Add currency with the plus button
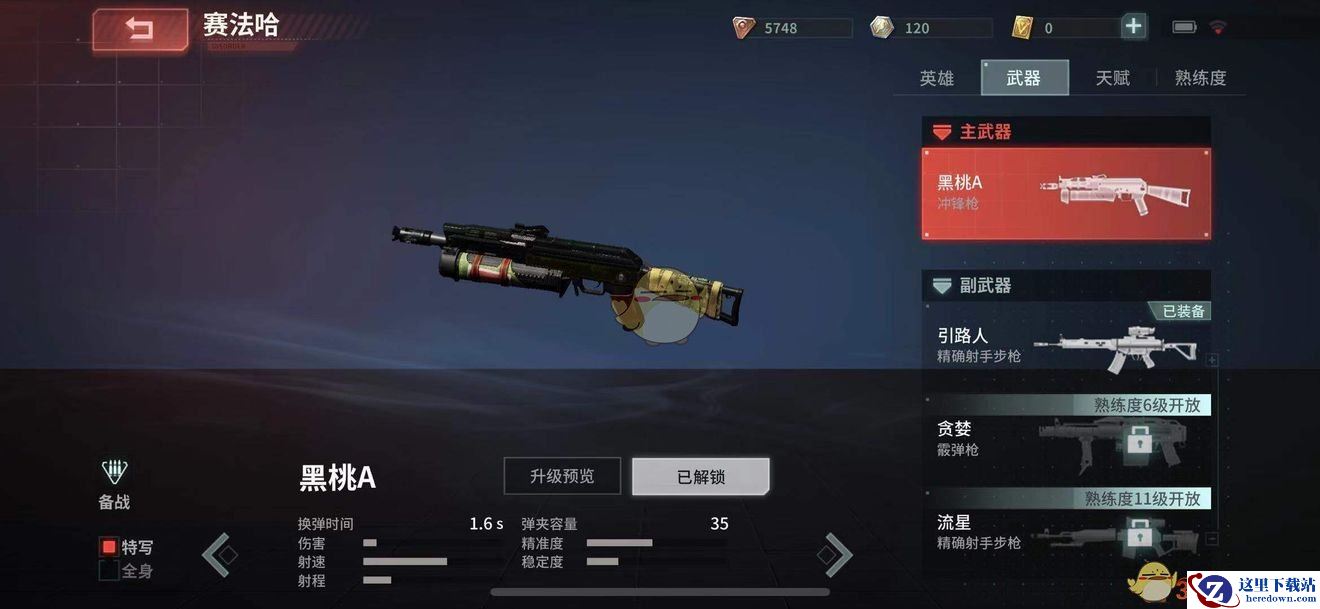Image resolution: width=1320 pixels, height=609 pixels. [1133, 27]
